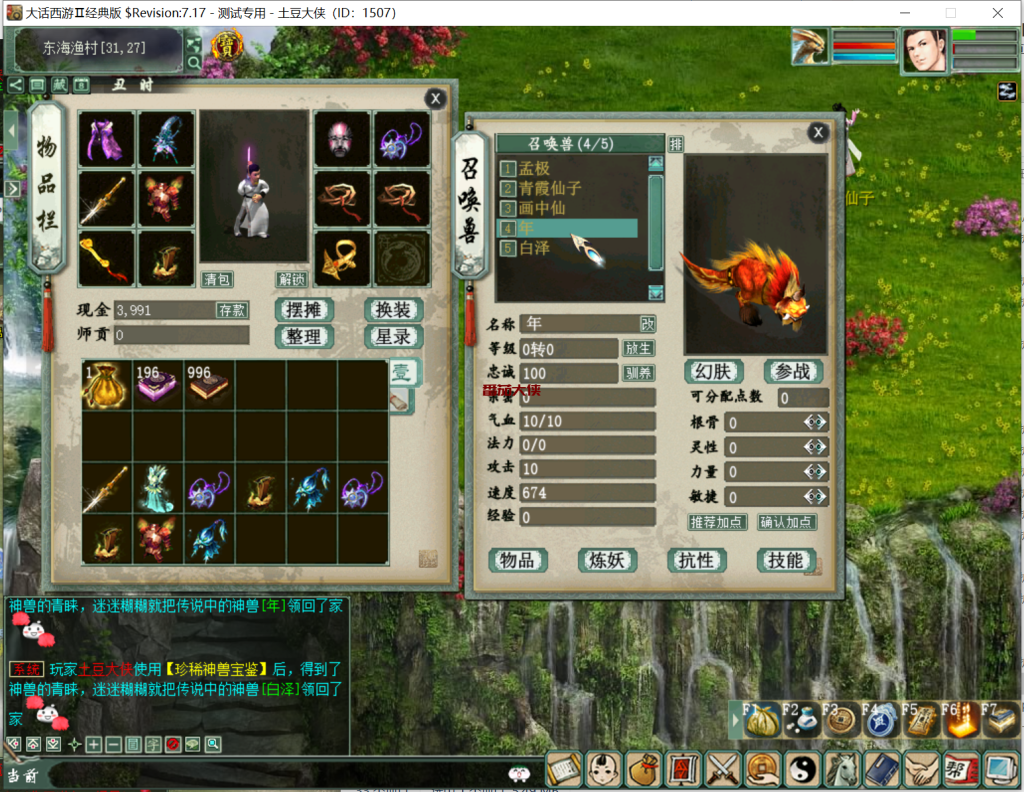Select the golden pouch item slot
Image resolution: width=1024 pixels, height=792 pixels.
[x=108, y=386]
